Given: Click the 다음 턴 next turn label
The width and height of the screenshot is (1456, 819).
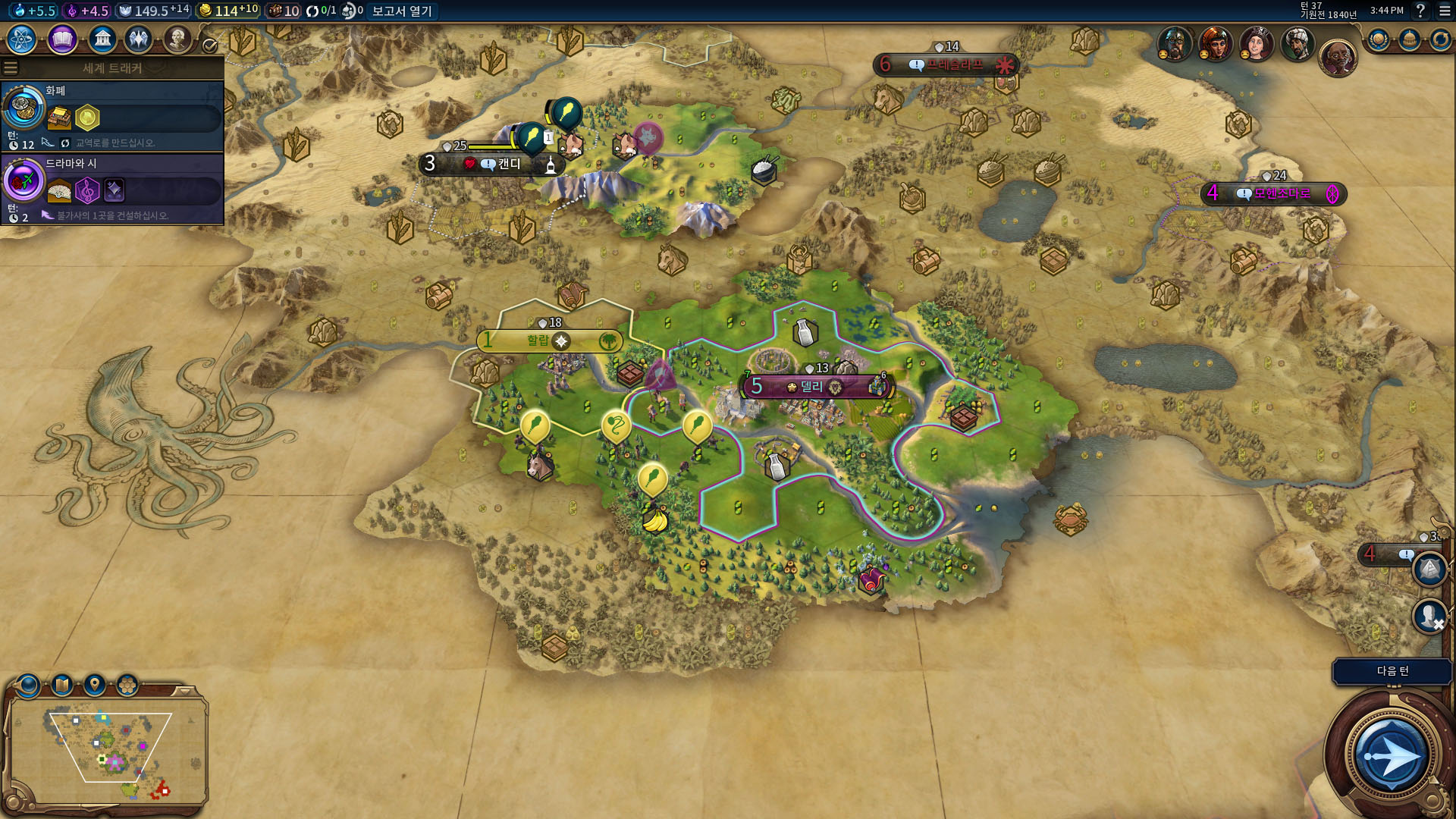Looking at the screenshot, I should click(1392, 671).
